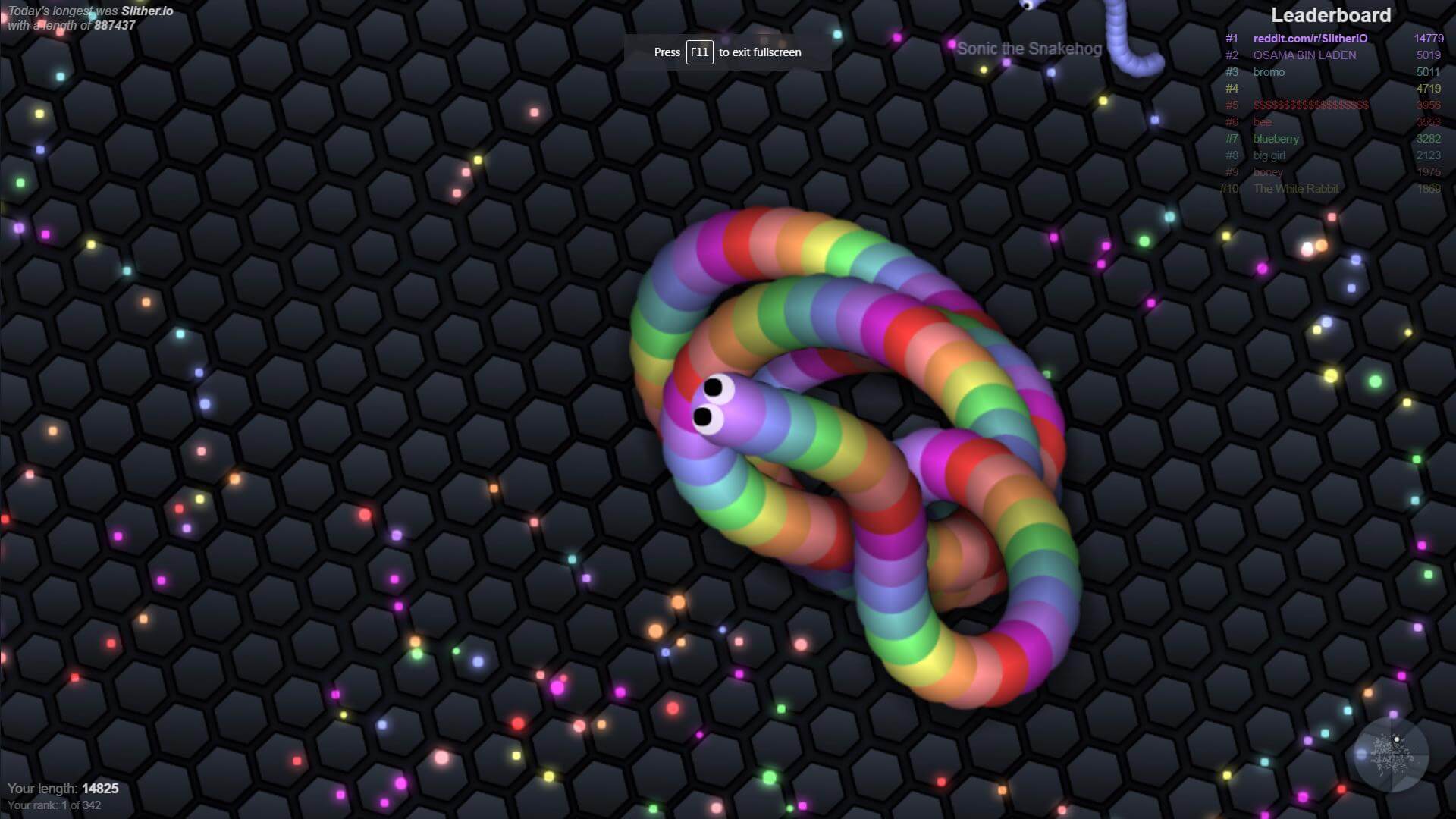Click your snake's eyes
Screen dimensions: 1456x819
[x=711, y=402]
